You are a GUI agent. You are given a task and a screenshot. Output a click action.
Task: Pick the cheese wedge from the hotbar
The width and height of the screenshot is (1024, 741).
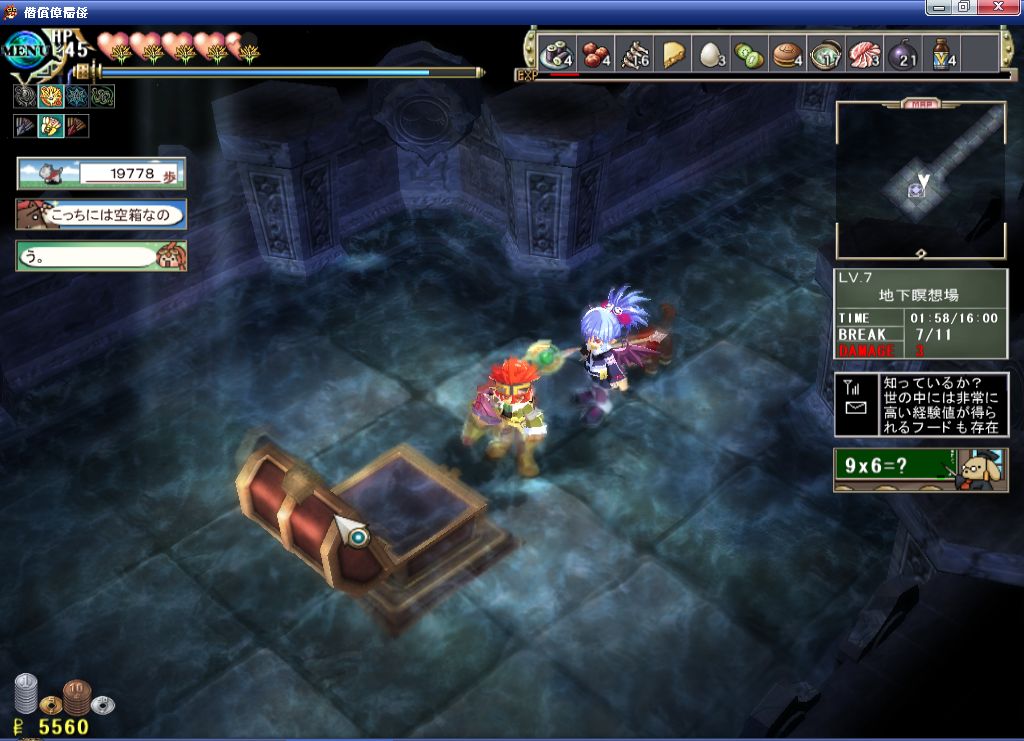coord(673,54)
